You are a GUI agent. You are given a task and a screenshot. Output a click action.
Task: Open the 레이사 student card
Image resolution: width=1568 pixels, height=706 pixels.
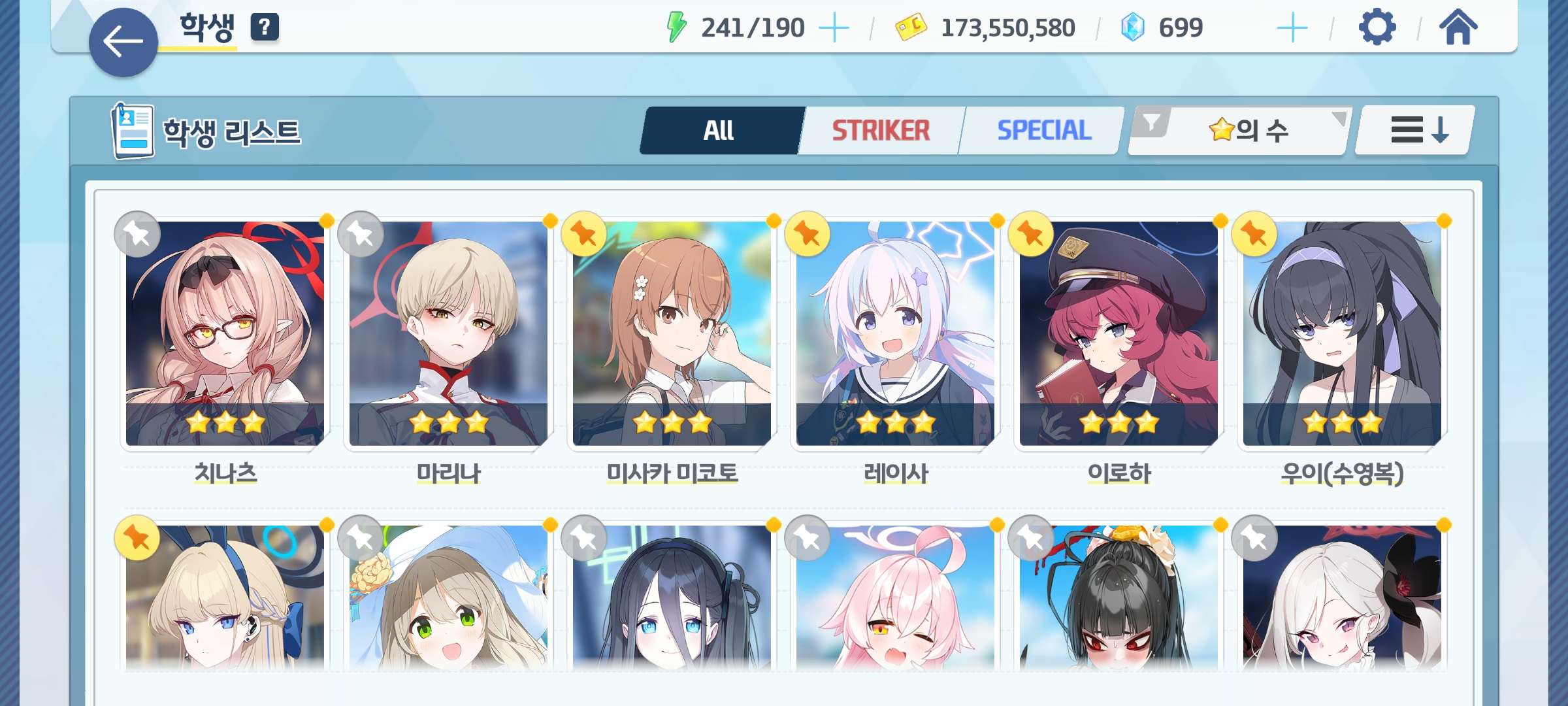point(895,333)
